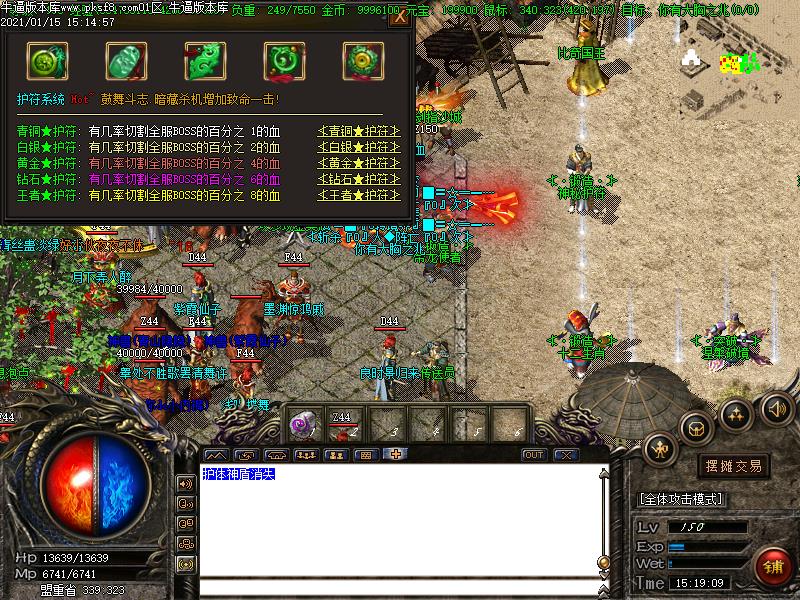
Task: Click the orange plus button above chat
Action: 397,455
